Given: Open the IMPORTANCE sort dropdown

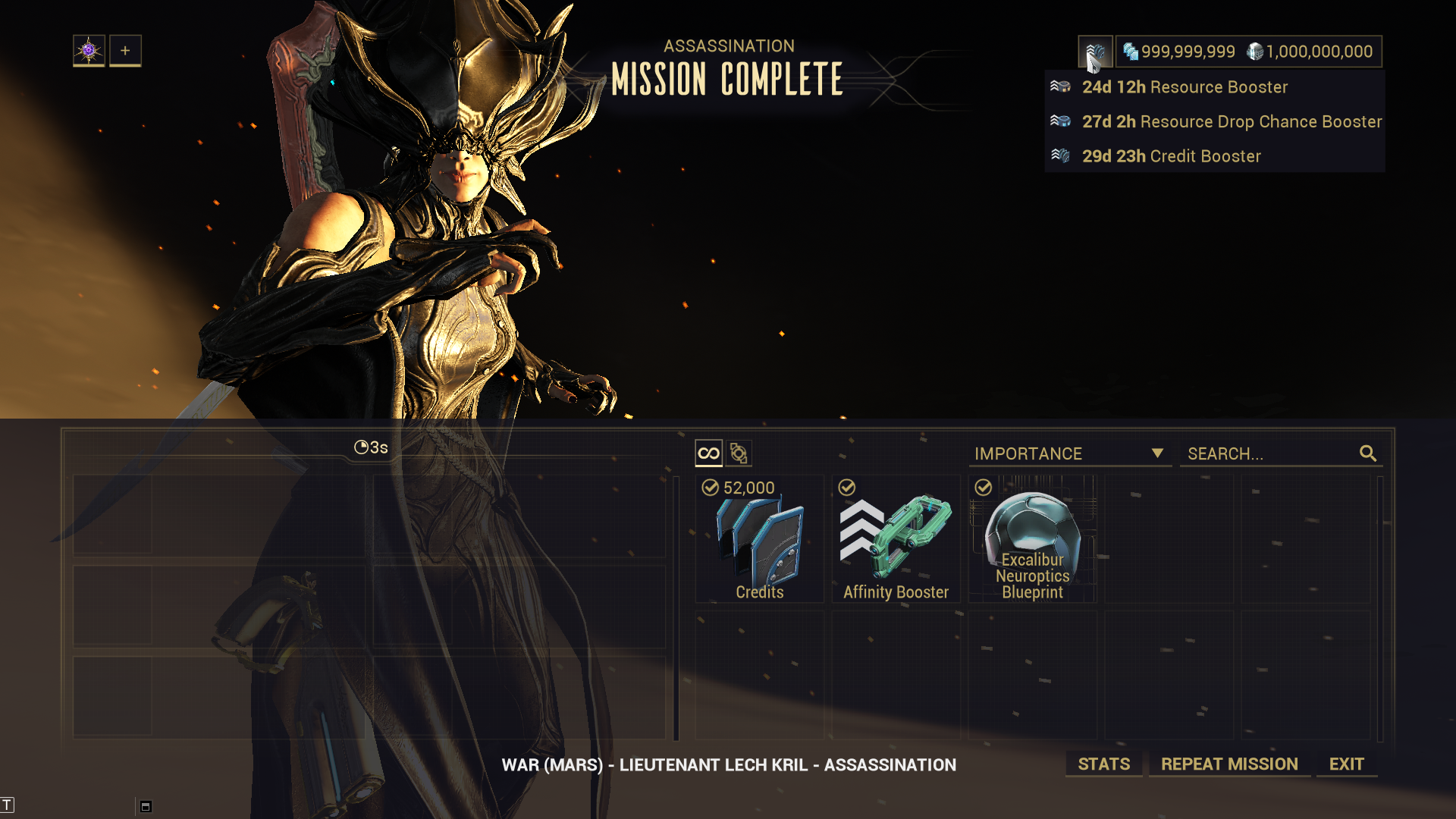Looking at the screenshot, I should pos(1069,453).
